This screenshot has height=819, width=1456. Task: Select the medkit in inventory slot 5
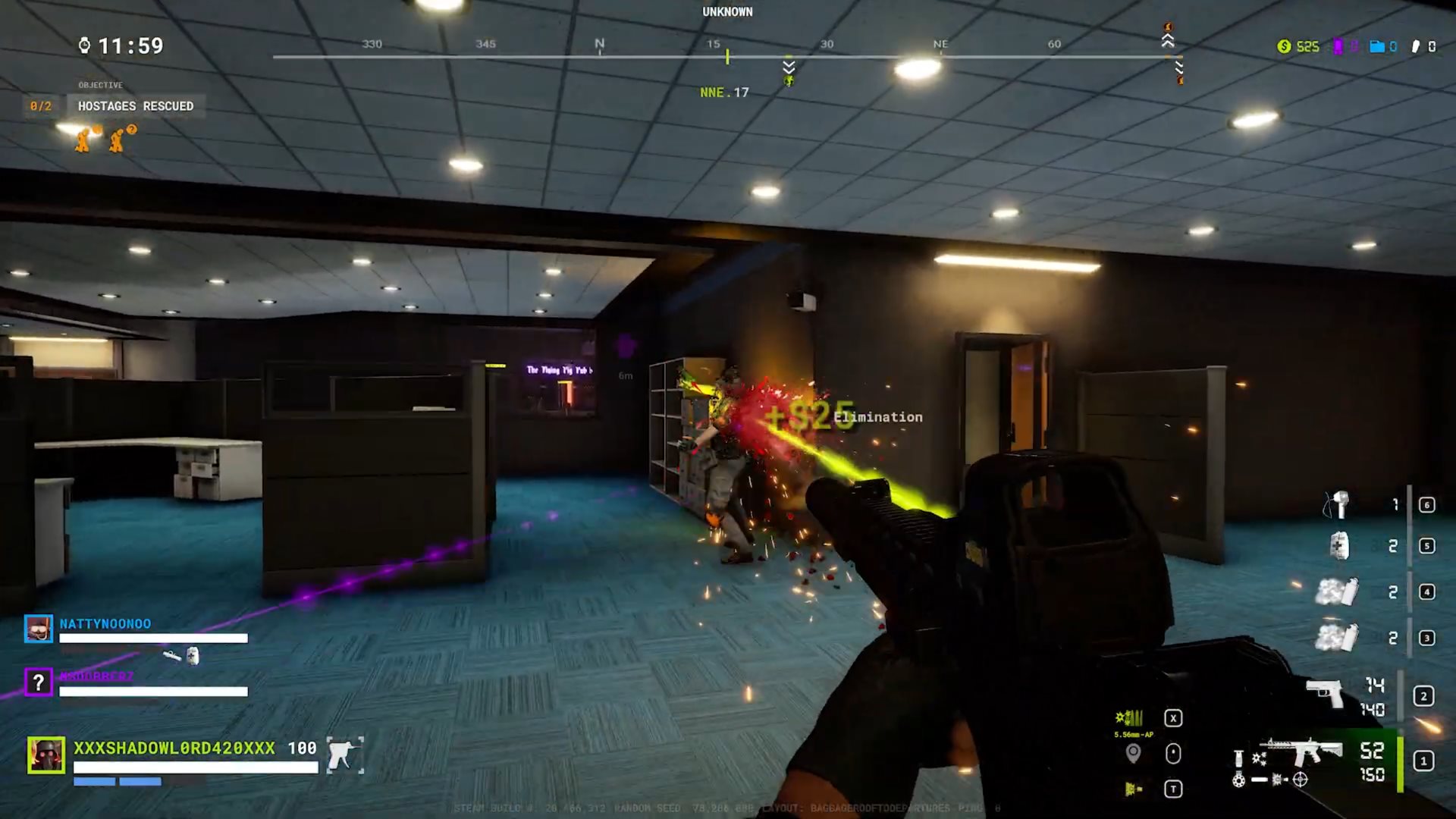[1338, 547]
